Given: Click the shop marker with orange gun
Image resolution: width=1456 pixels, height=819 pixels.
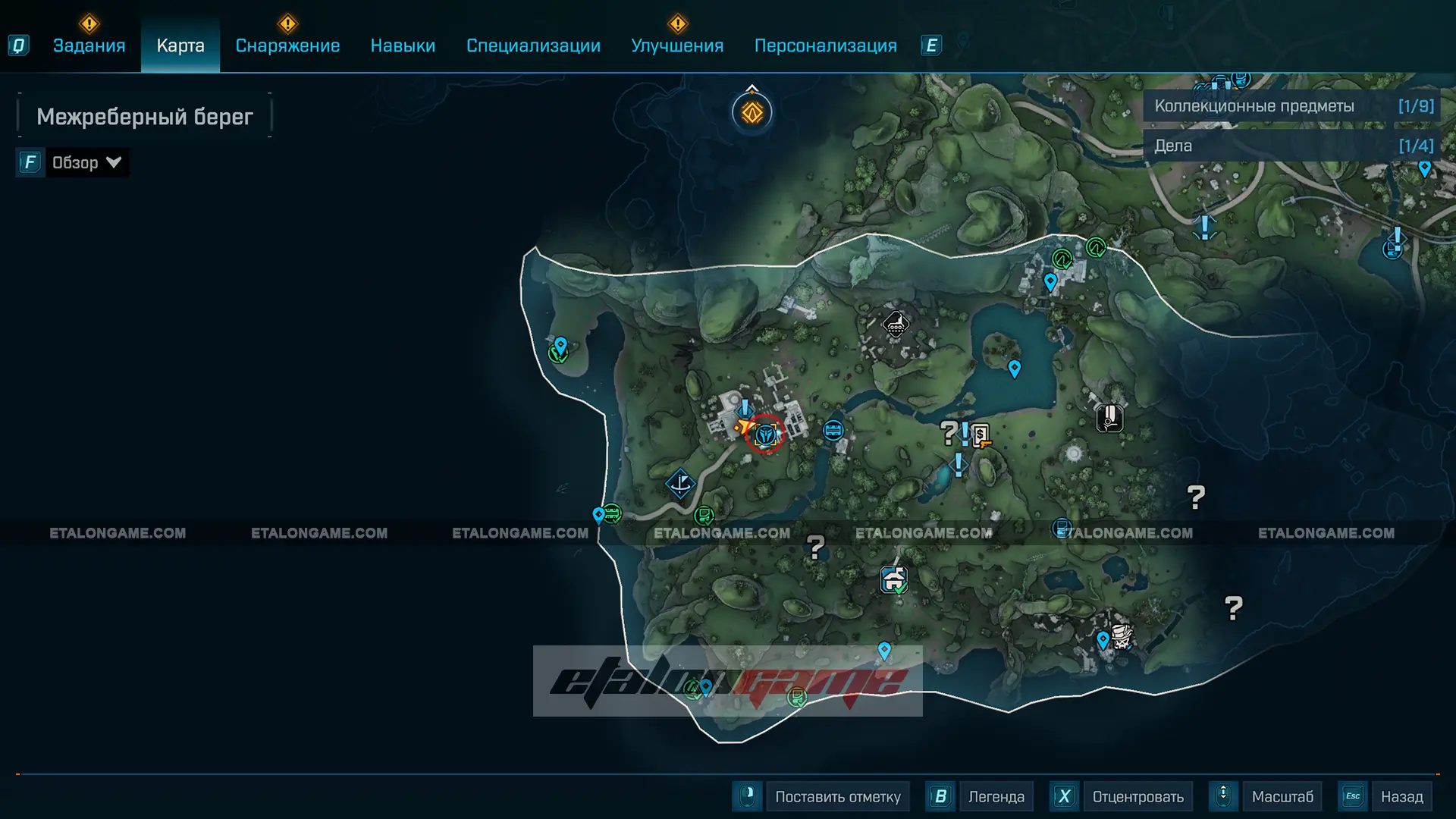Looking at the screenshot, I should click(x=981, y=435).
